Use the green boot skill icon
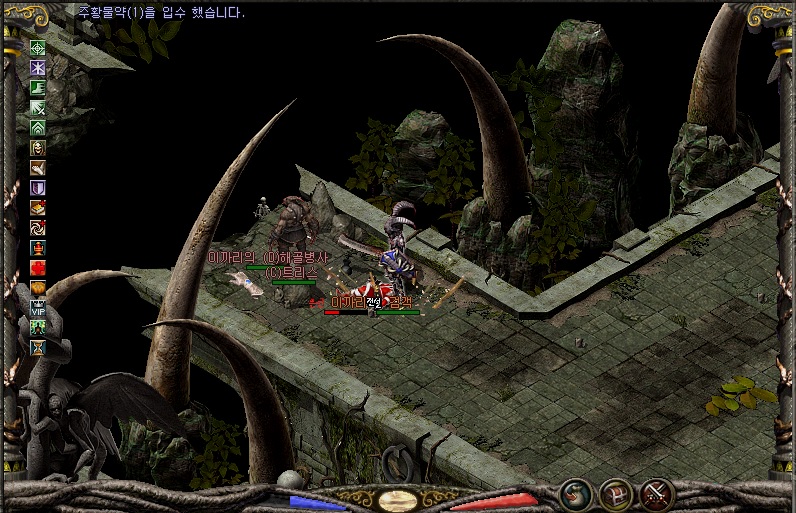This screenshot has width=796, height=513. (x=38, y=87)
